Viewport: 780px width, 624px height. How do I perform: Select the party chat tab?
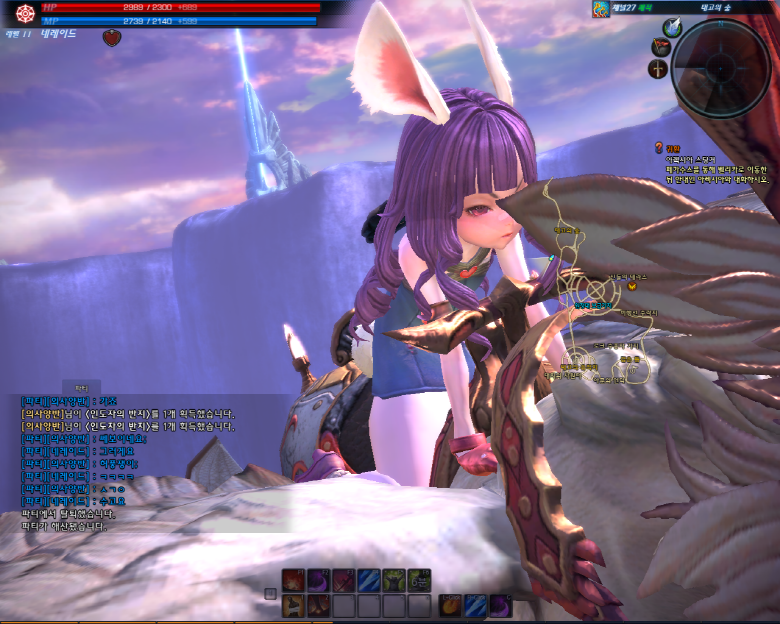point(82,386)
